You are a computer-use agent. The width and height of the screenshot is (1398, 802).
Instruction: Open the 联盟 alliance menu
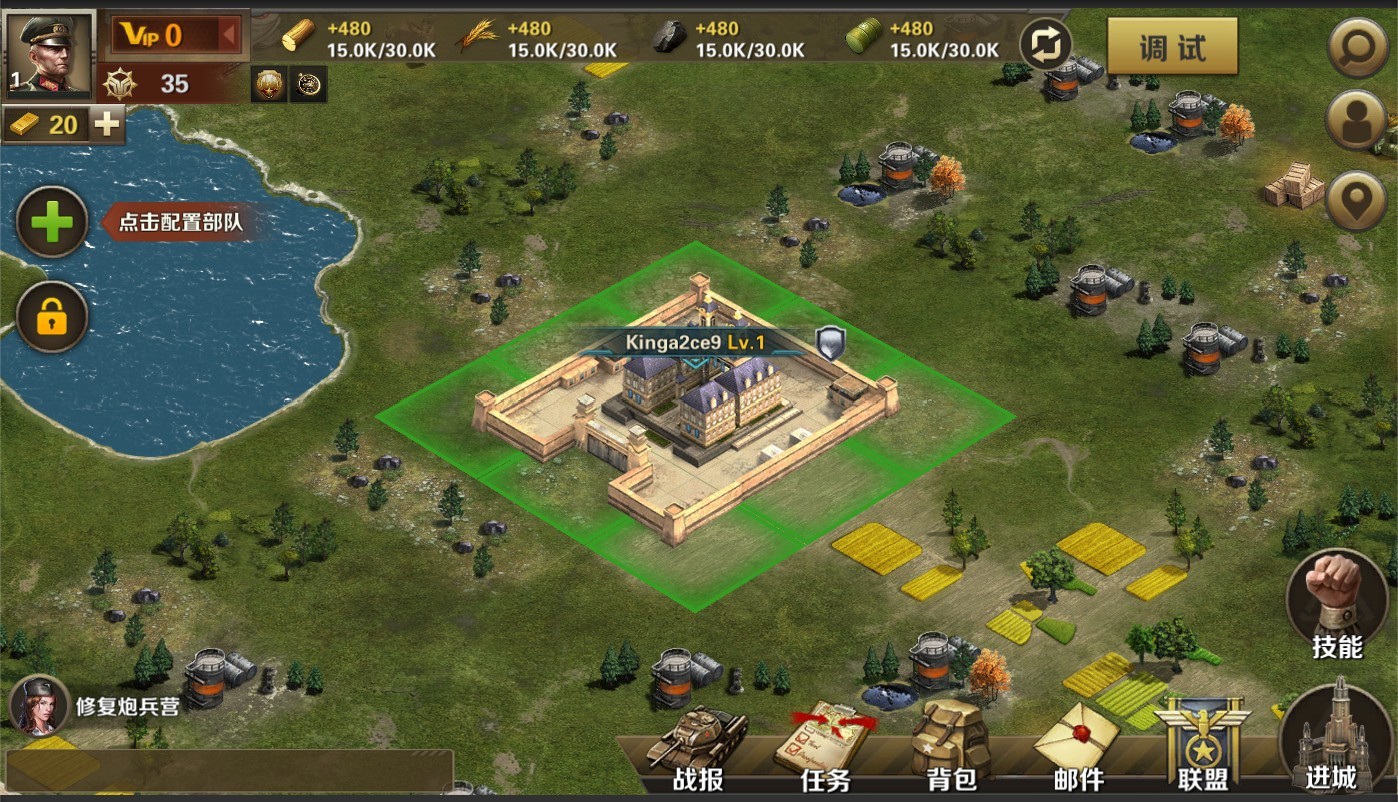coord(1202,747)
